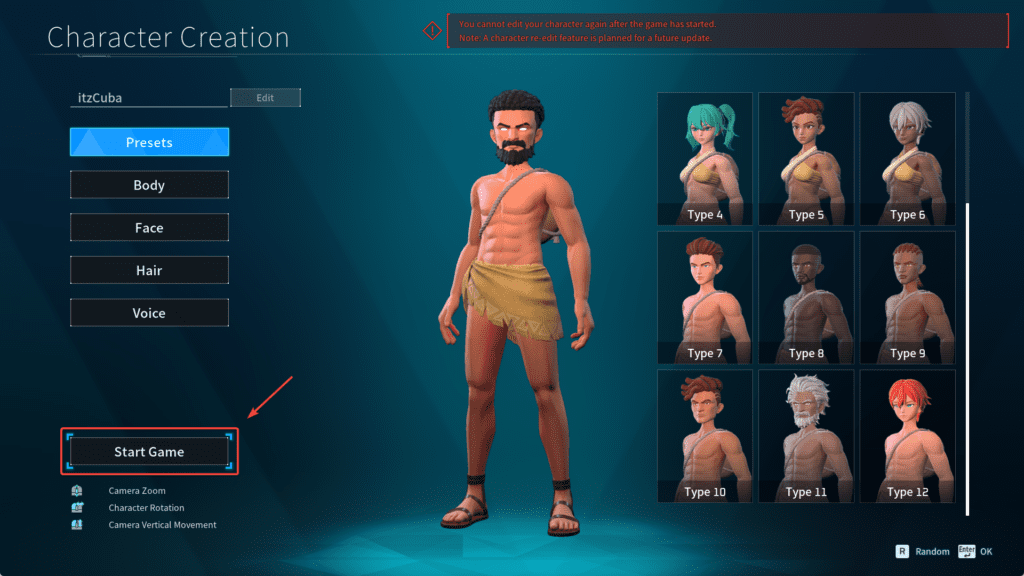1024x576 pixels.
Task: Select the Type 4 preset
Action: click(x=705, y=159)
